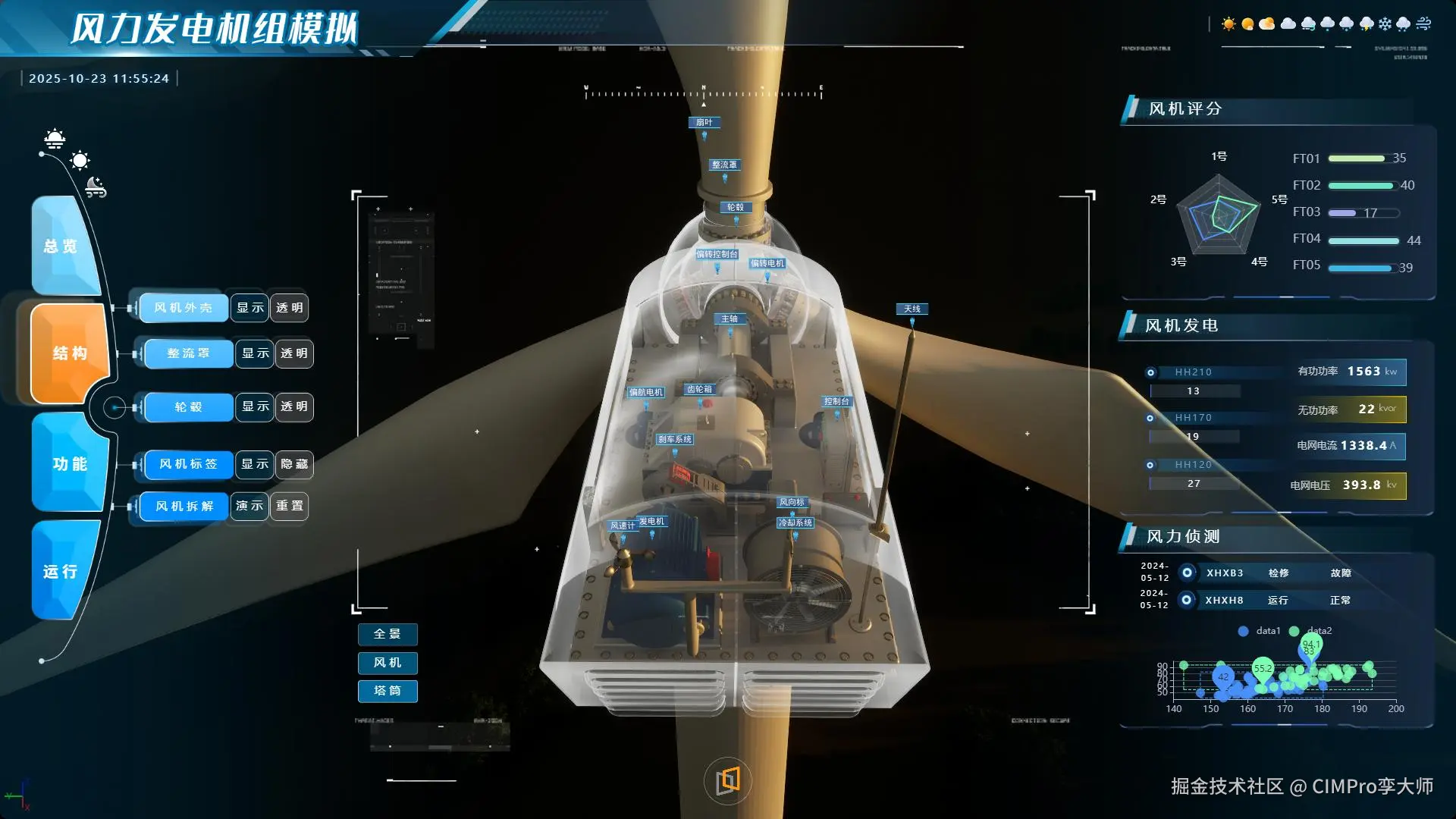Start the 演示 disassembly demo
The width and height of the screenshot is (1456, 819).
click(x=249, y=506)
